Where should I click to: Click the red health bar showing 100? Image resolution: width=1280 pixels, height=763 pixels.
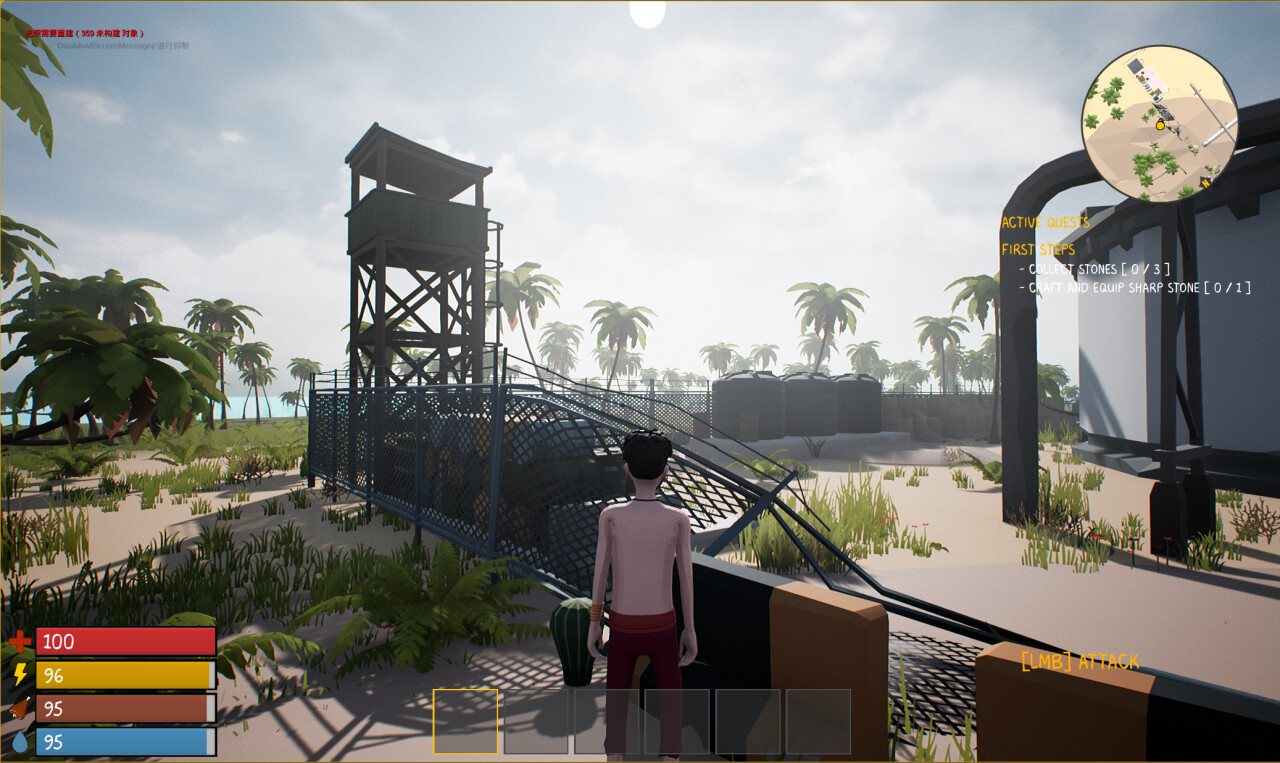(x=124, y=641)
